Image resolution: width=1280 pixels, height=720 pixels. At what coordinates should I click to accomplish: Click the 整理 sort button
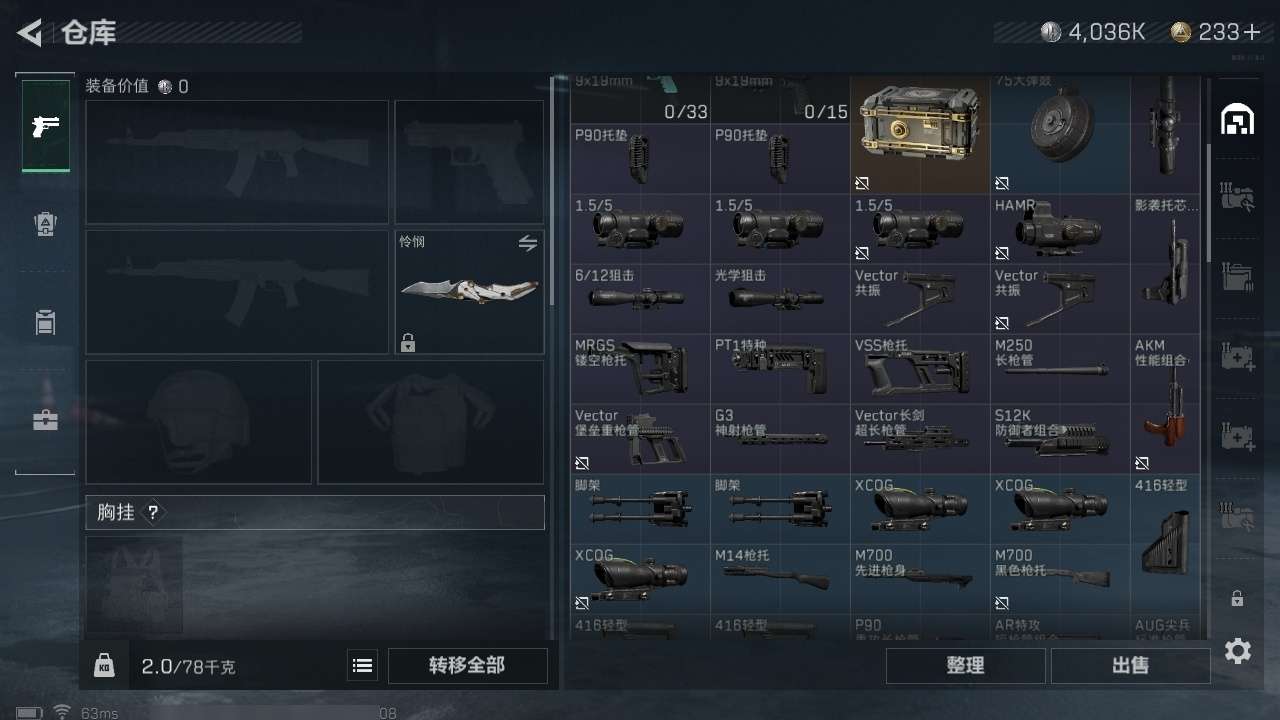(x=965, y=665)
